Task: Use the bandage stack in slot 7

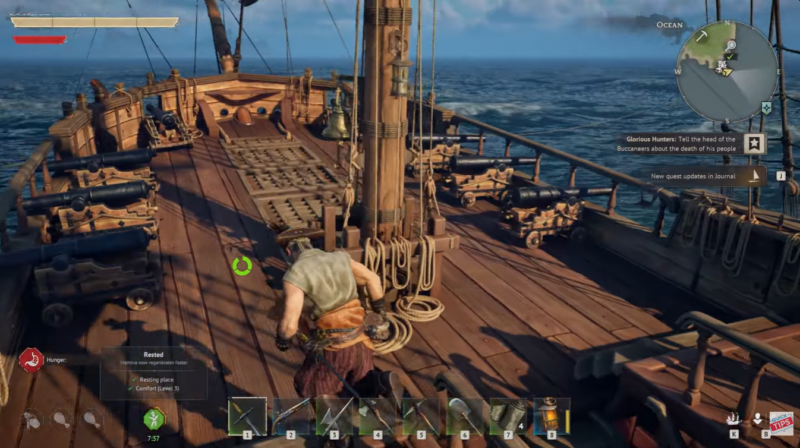Action: click(508, 415)
